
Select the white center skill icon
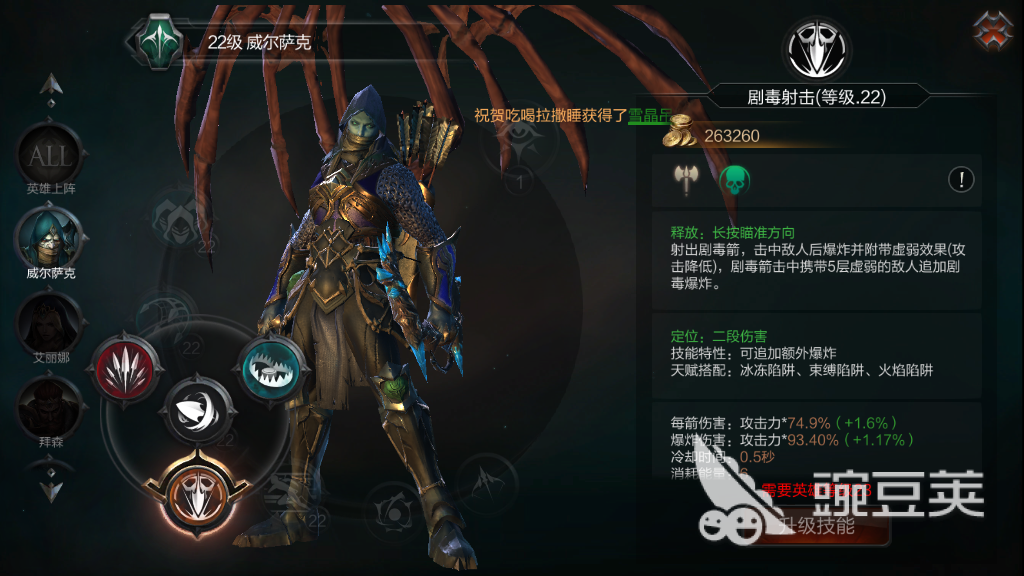198,410
